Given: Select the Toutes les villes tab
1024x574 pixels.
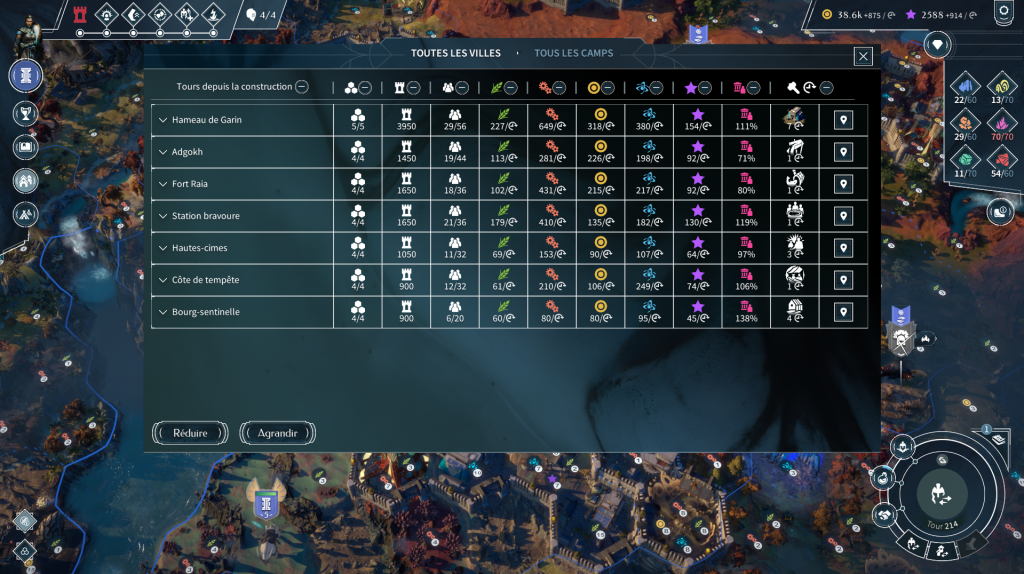Looking at the screenshot, I should [x=457, y=53].
